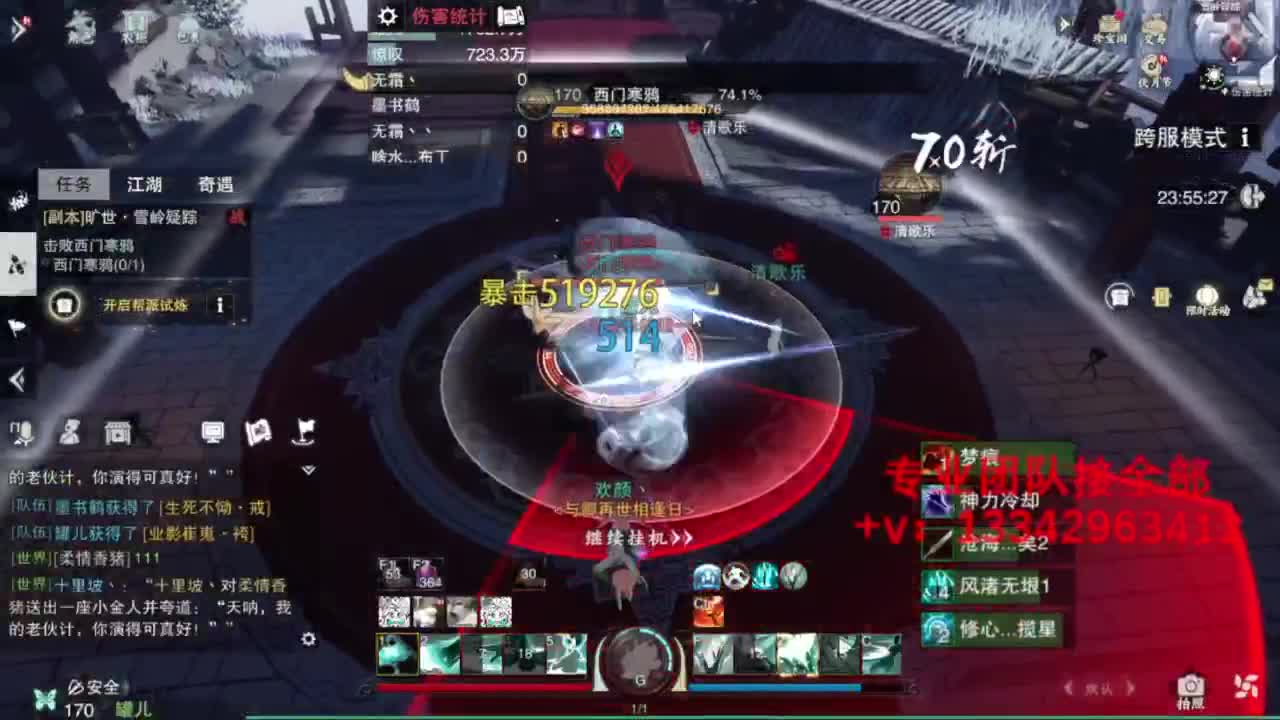Toggle the voice chat microphone above chat
This screenshot has width=1280, height=720.
tap(22, 432)
